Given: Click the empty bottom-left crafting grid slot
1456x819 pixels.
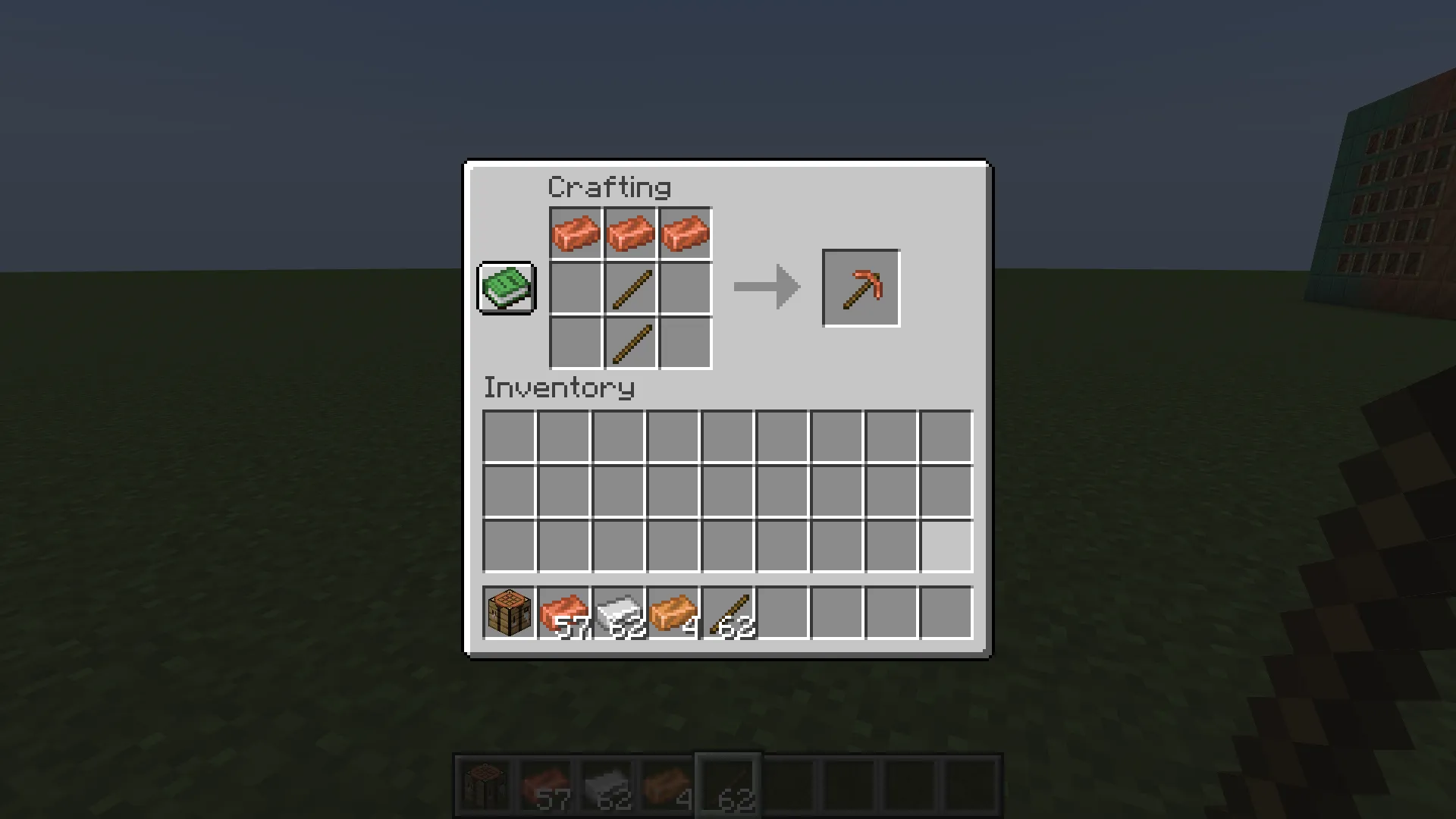Looking at the screenshot, I should (x=576, y=342).
